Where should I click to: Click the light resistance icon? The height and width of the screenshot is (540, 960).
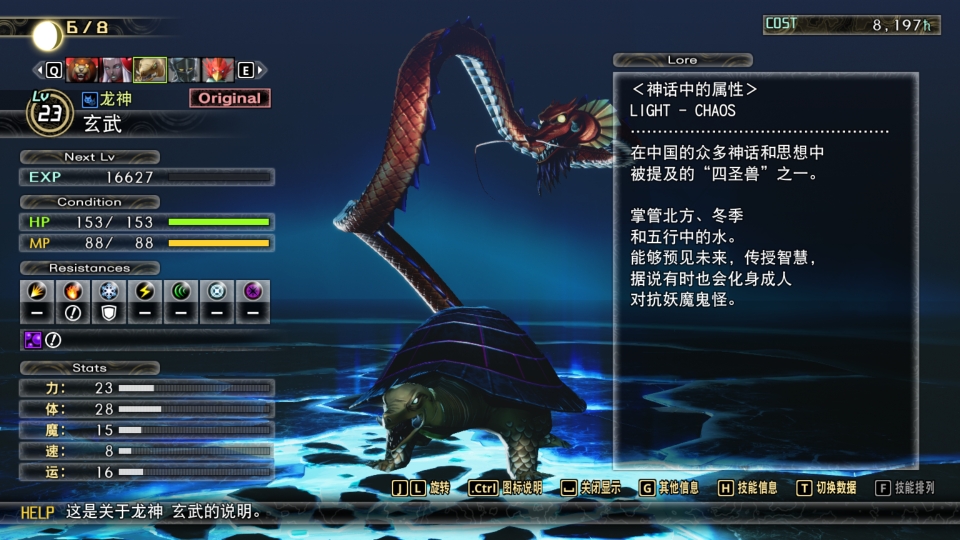click(x=217, y=291)
